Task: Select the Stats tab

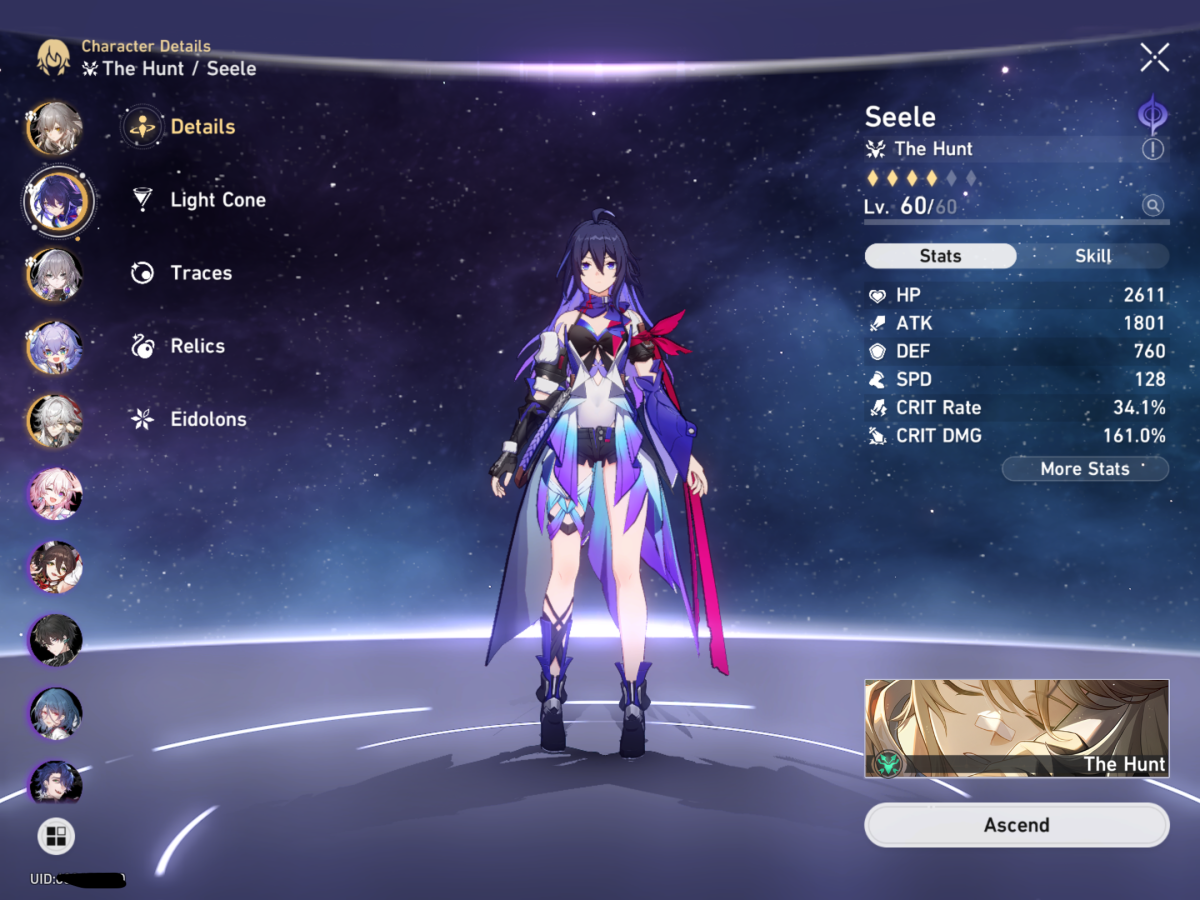Action: pyautogui.click(x=940, y=256)
